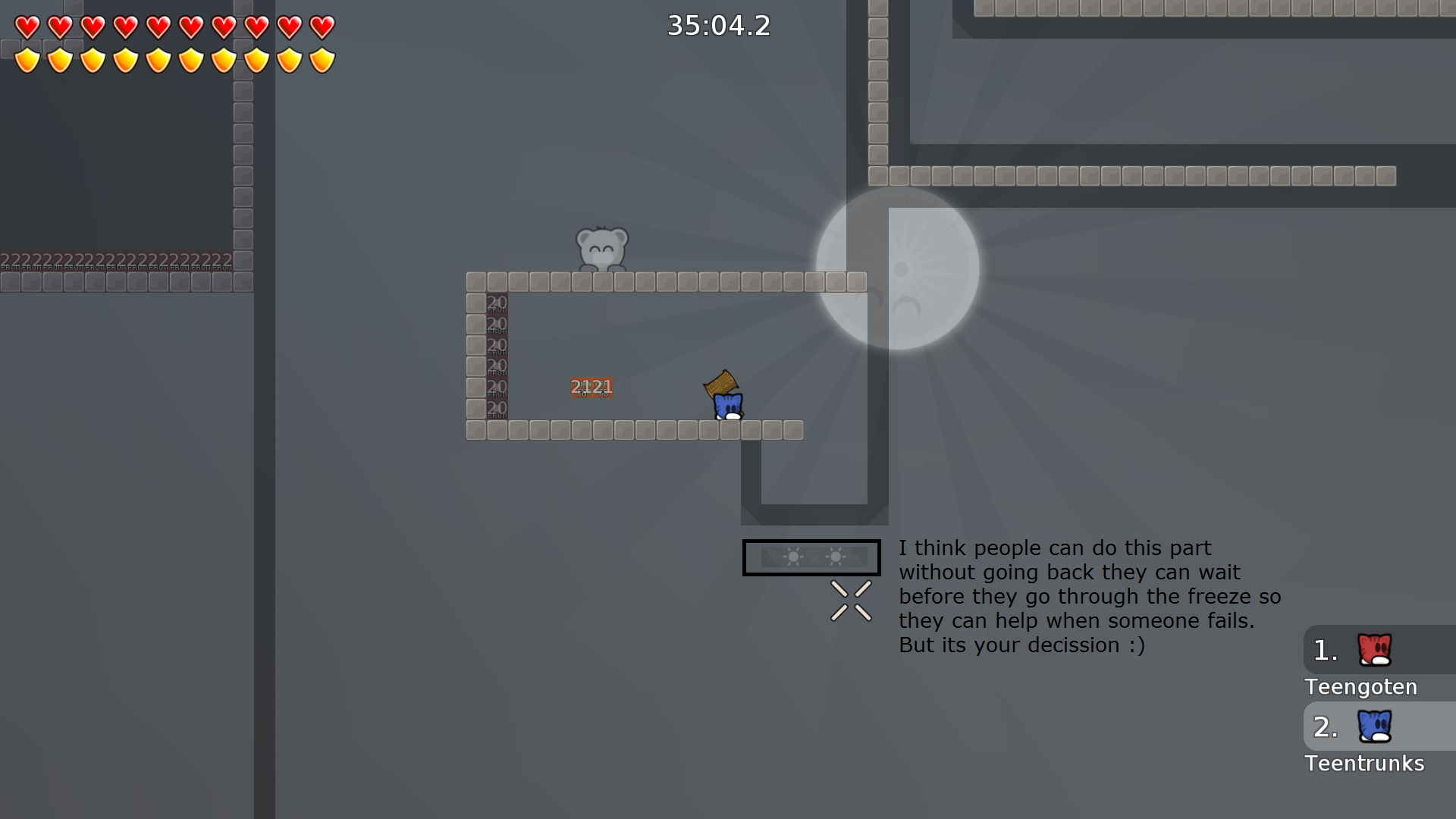Click the wooden hammer weapon
Viewport: 1456px width, 819px height.
[x=720, y=383]
